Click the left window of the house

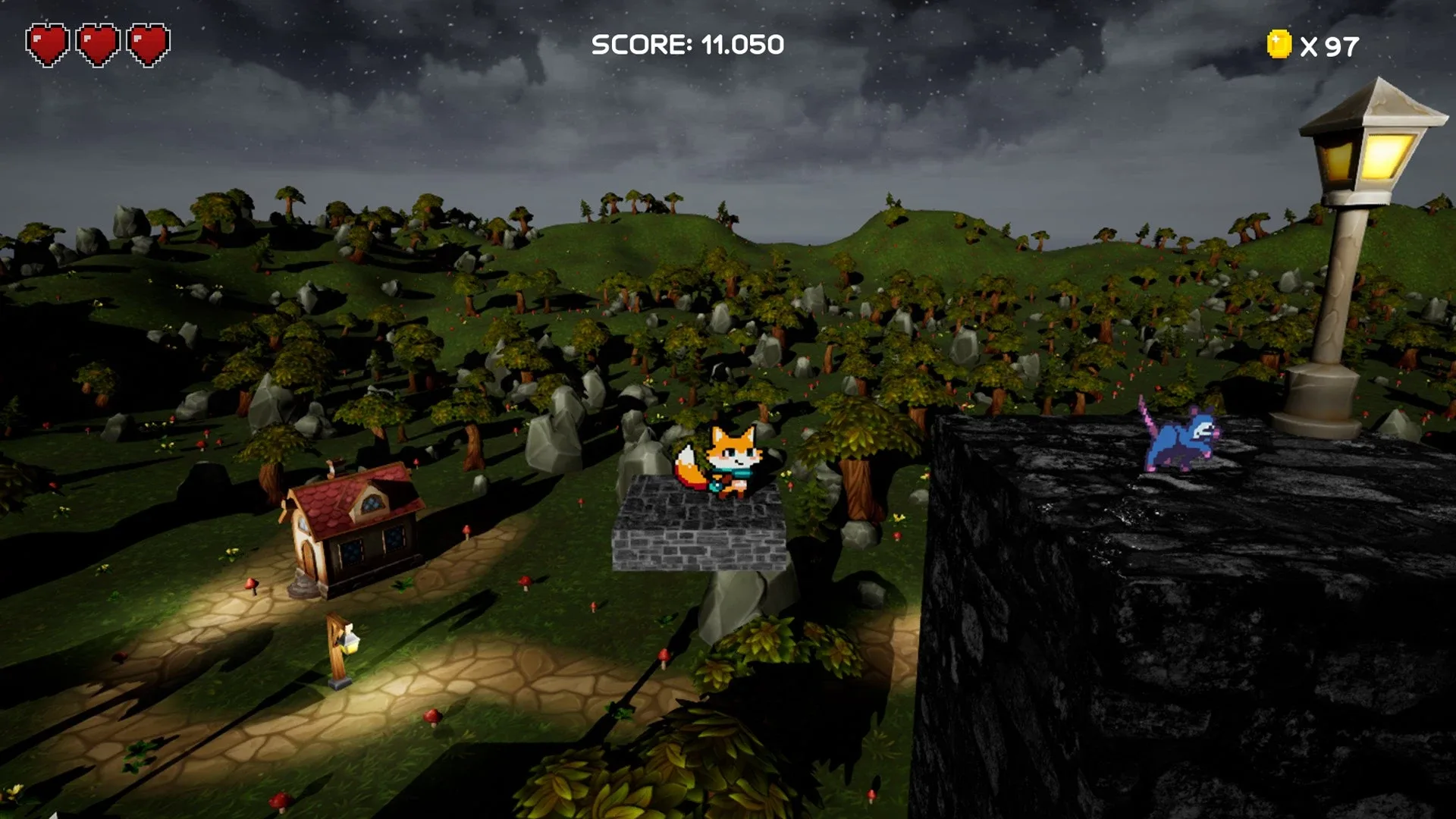(x=351, y=551)
